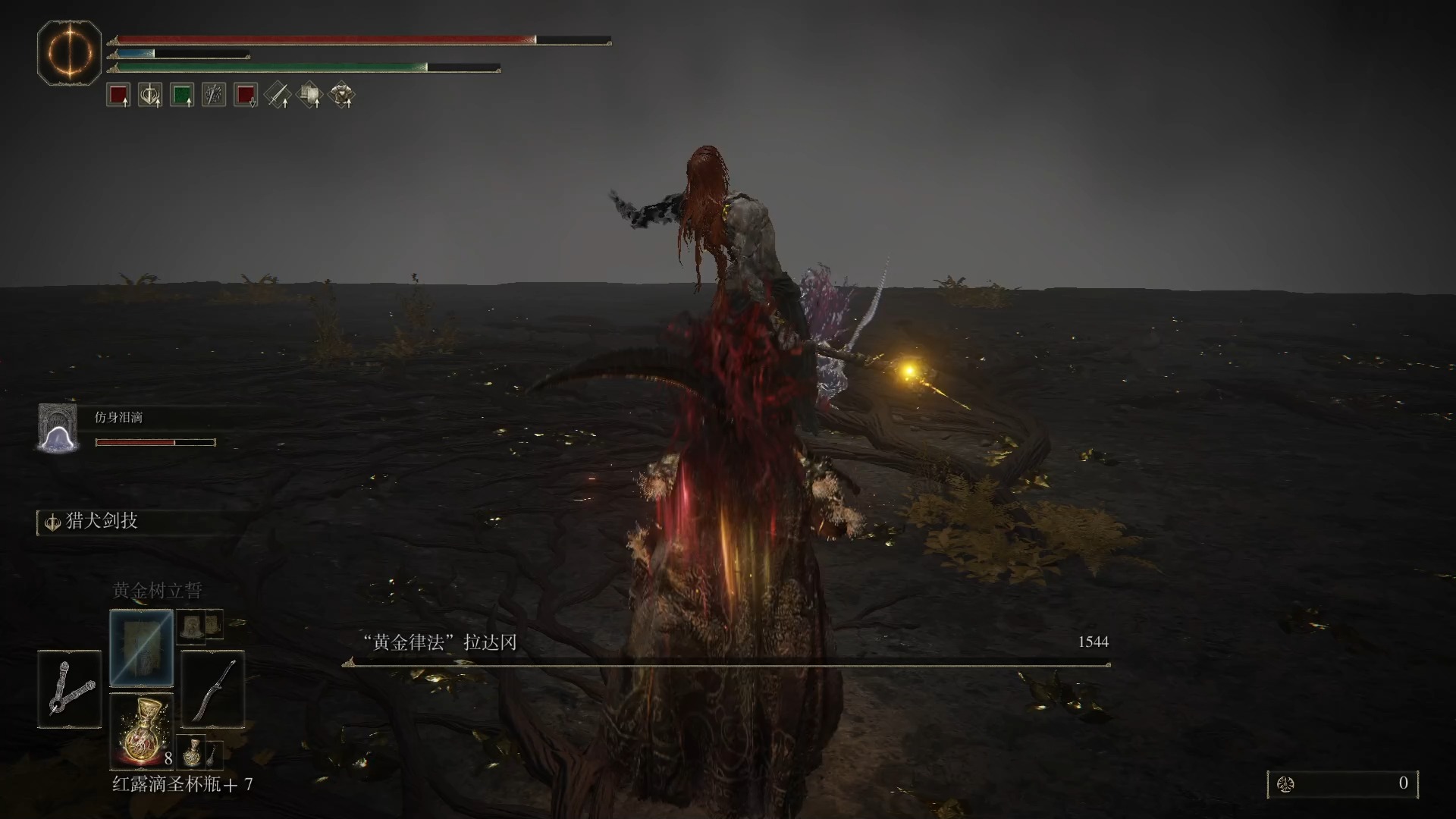The width and height of the screenshot is (1456, 819).
Task: Select the left-hand chained weapon slot
Action: (x=70, y=689)
